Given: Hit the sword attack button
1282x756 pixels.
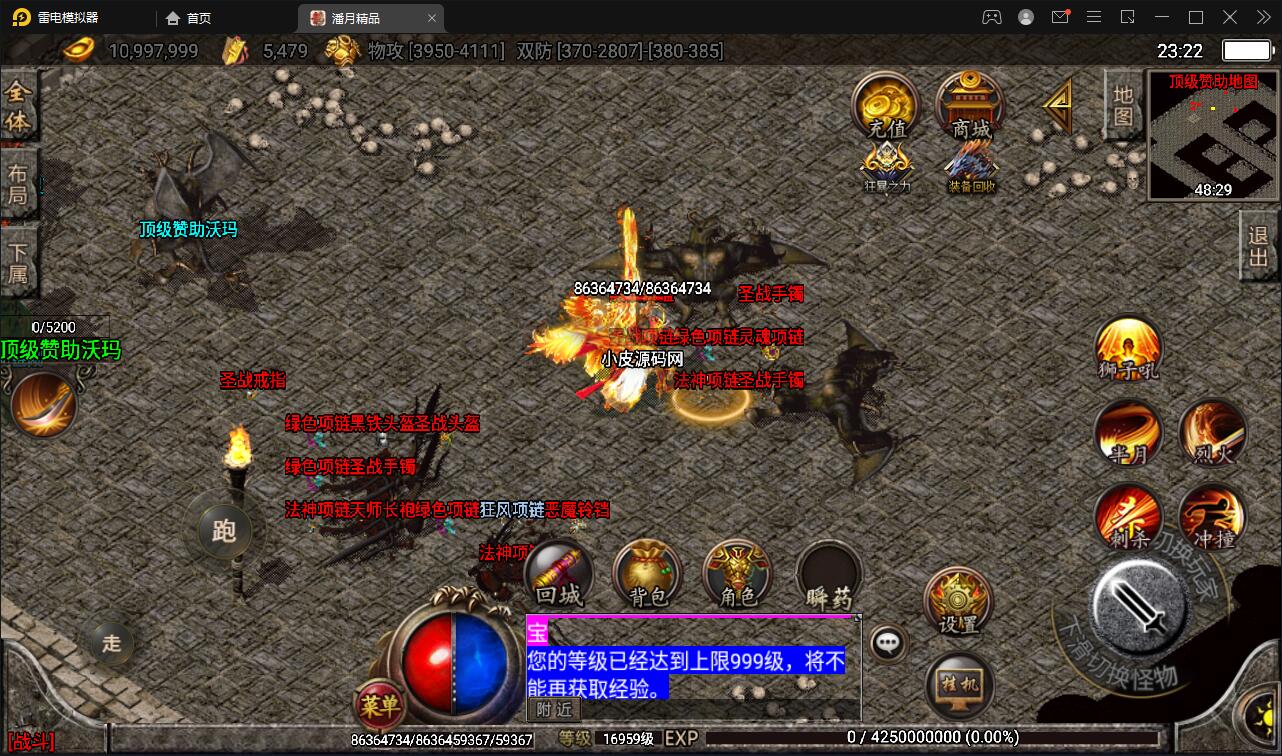Looking at the screenshot, I should (x=1138, y=606).
